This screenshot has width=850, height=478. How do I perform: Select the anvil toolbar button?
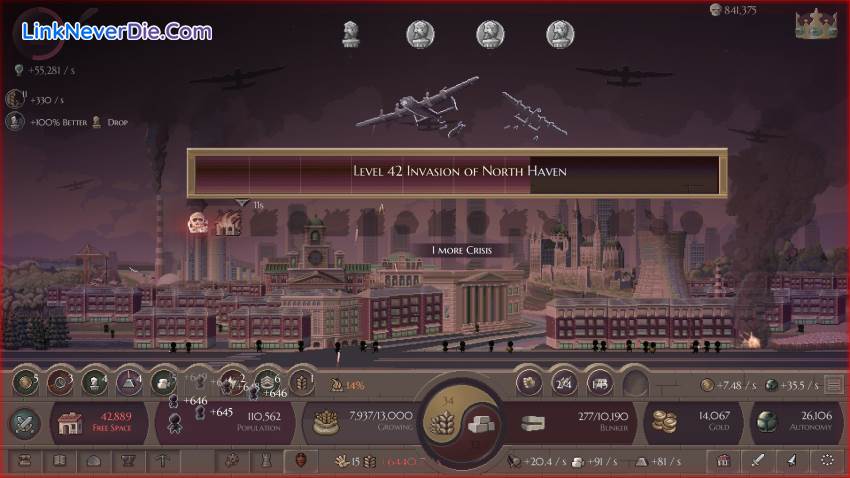(127, 461)
